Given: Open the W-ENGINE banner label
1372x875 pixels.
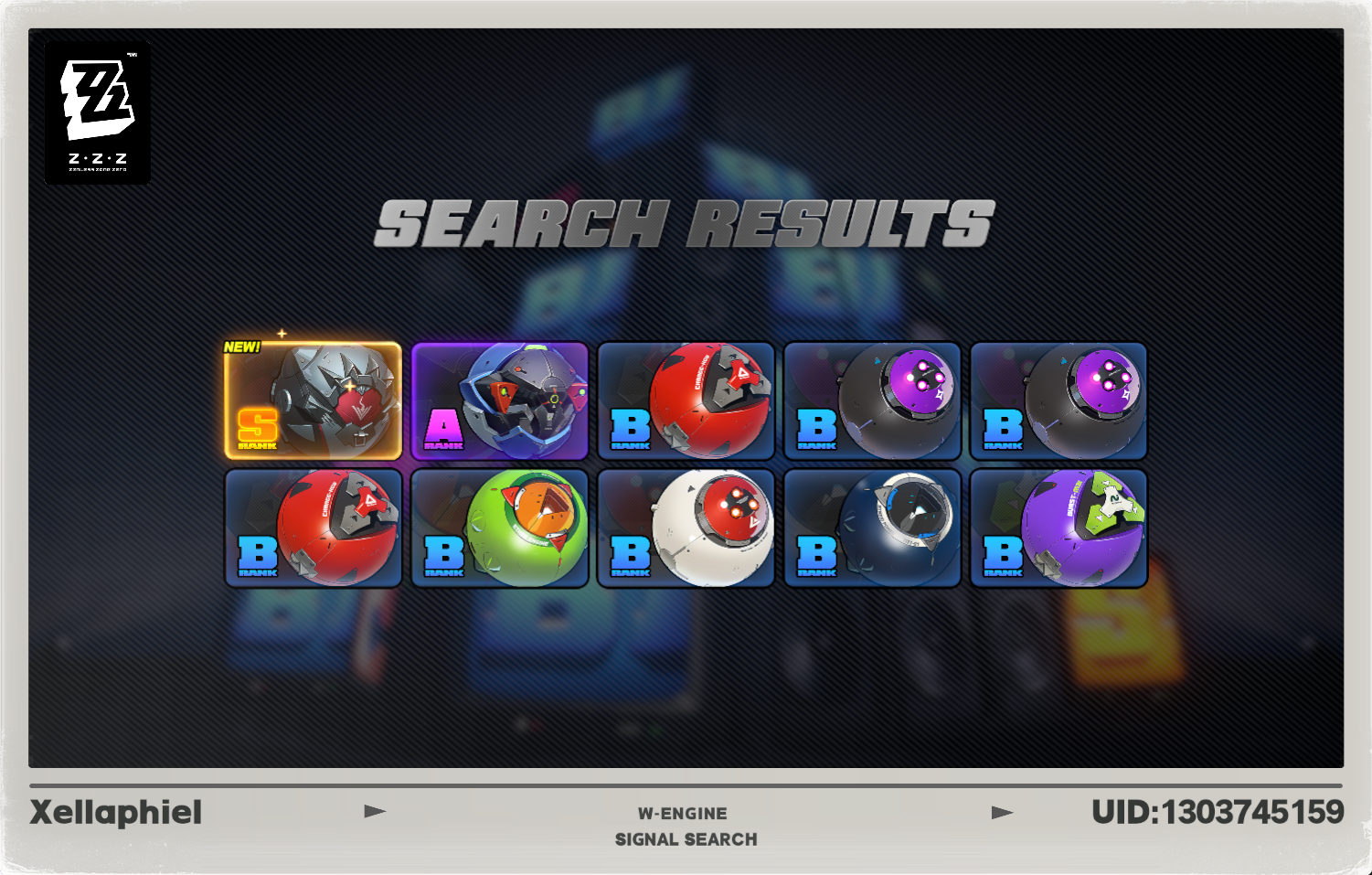Looking at the screenshot, I should [x=686, y=813].
